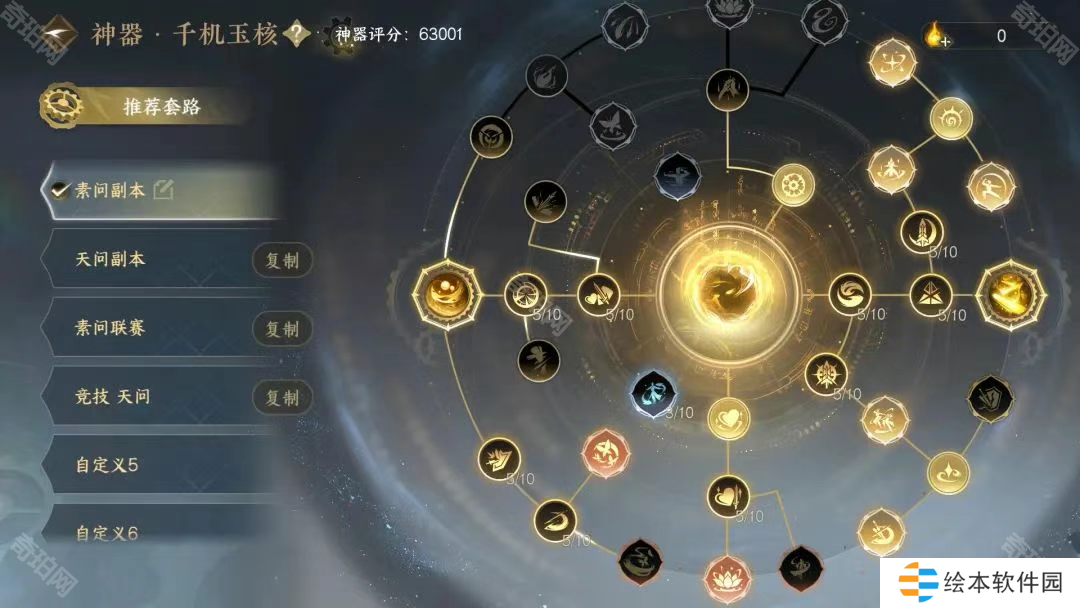
Task: Edit the 素问副本 preset name
Action: coord(162,190)
